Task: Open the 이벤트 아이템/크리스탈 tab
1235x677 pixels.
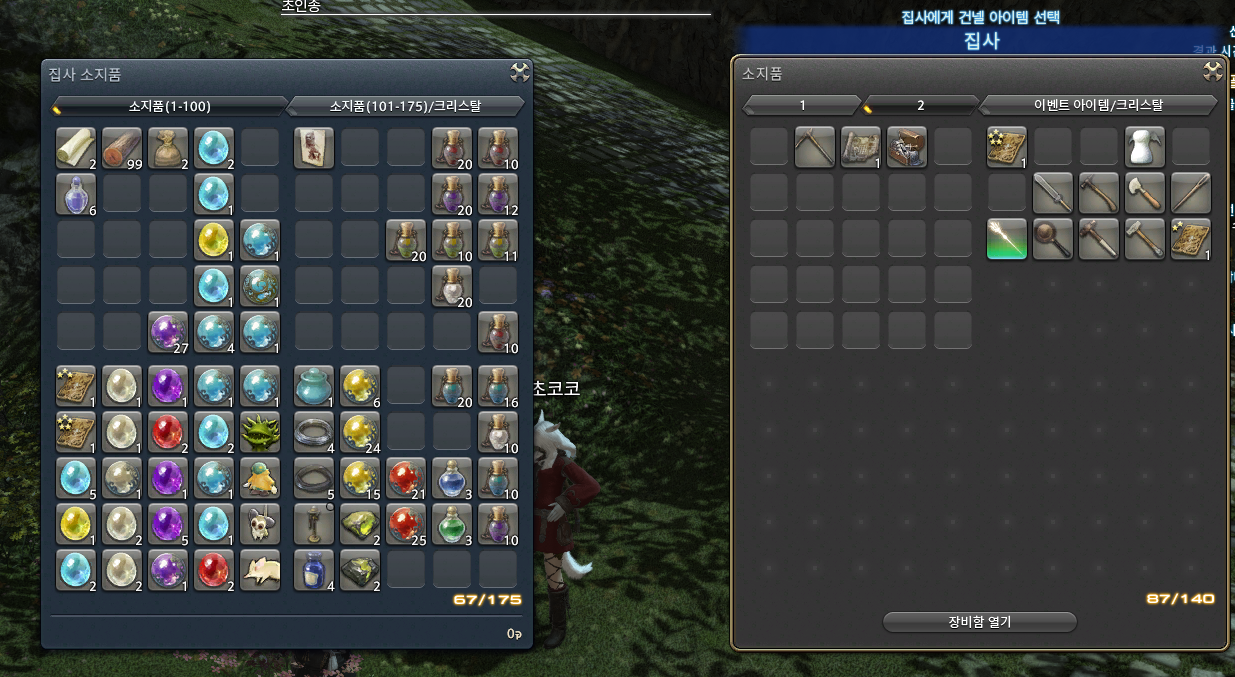Action: click(x=1098, y=105)
